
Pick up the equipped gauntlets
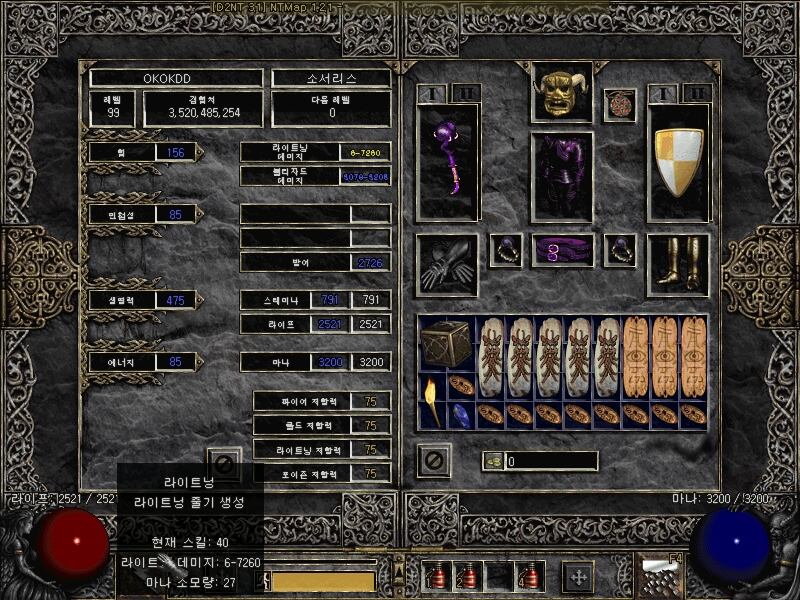(447, 265)
